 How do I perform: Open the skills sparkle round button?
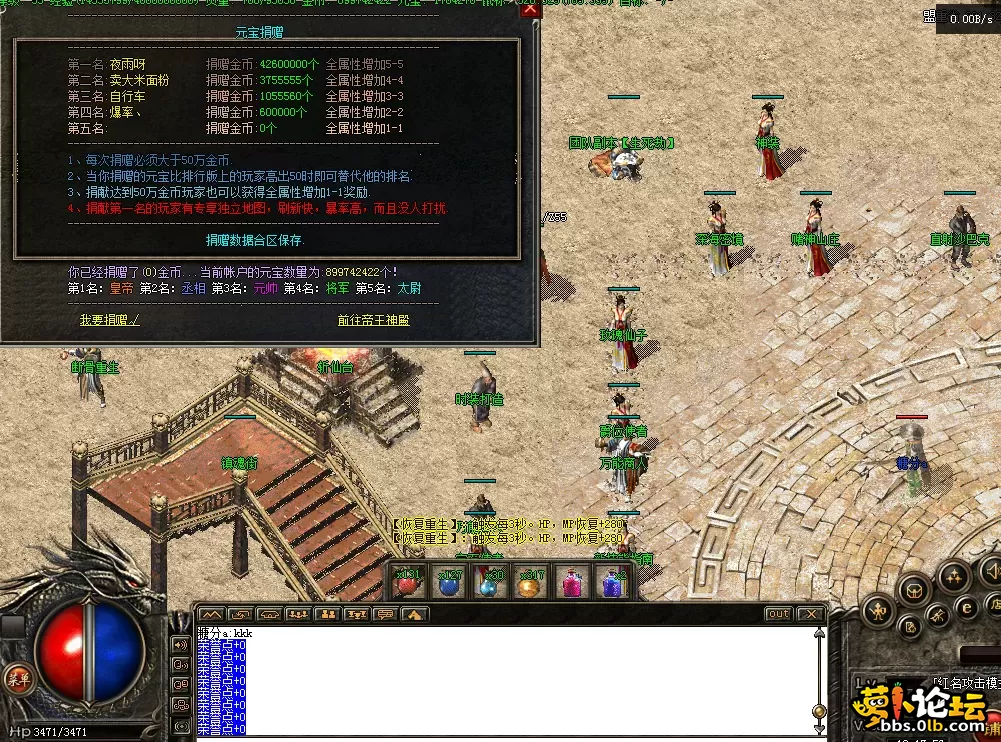953,577
